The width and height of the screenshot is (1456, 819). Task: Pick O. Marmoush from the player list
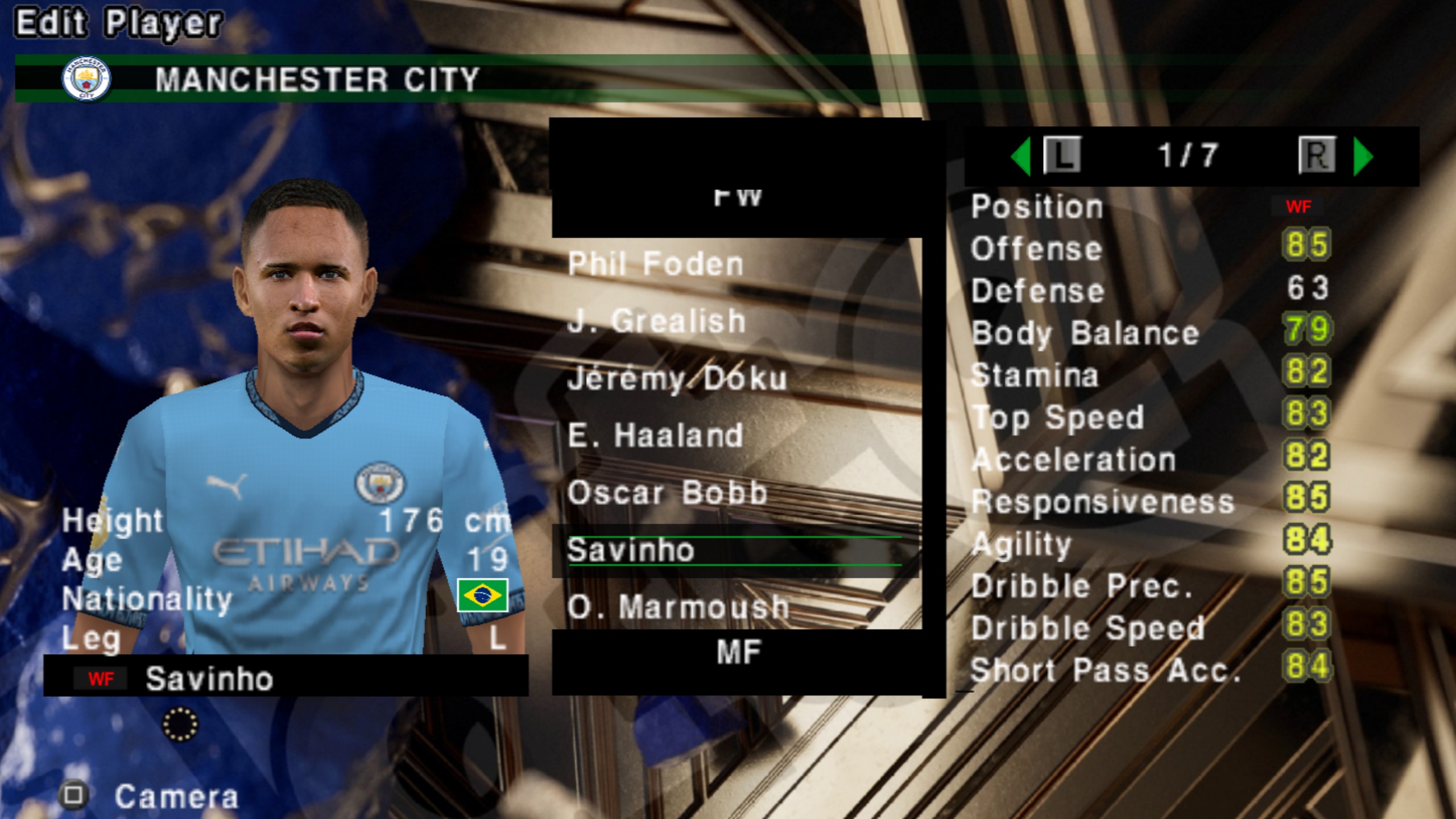point(678,607)
